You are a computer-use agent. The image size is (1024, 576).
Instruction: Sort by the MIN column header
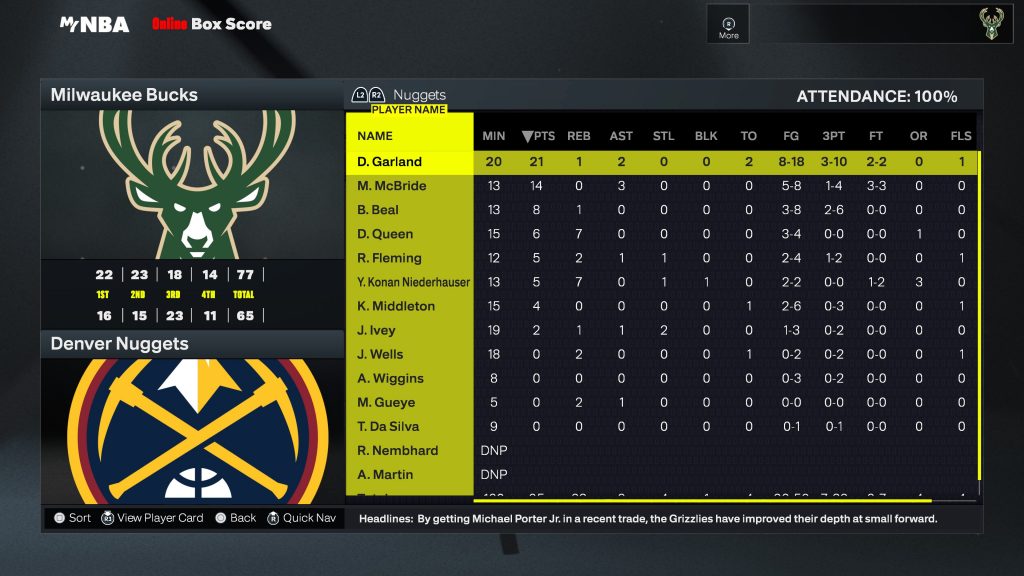(x=494, y=136)
